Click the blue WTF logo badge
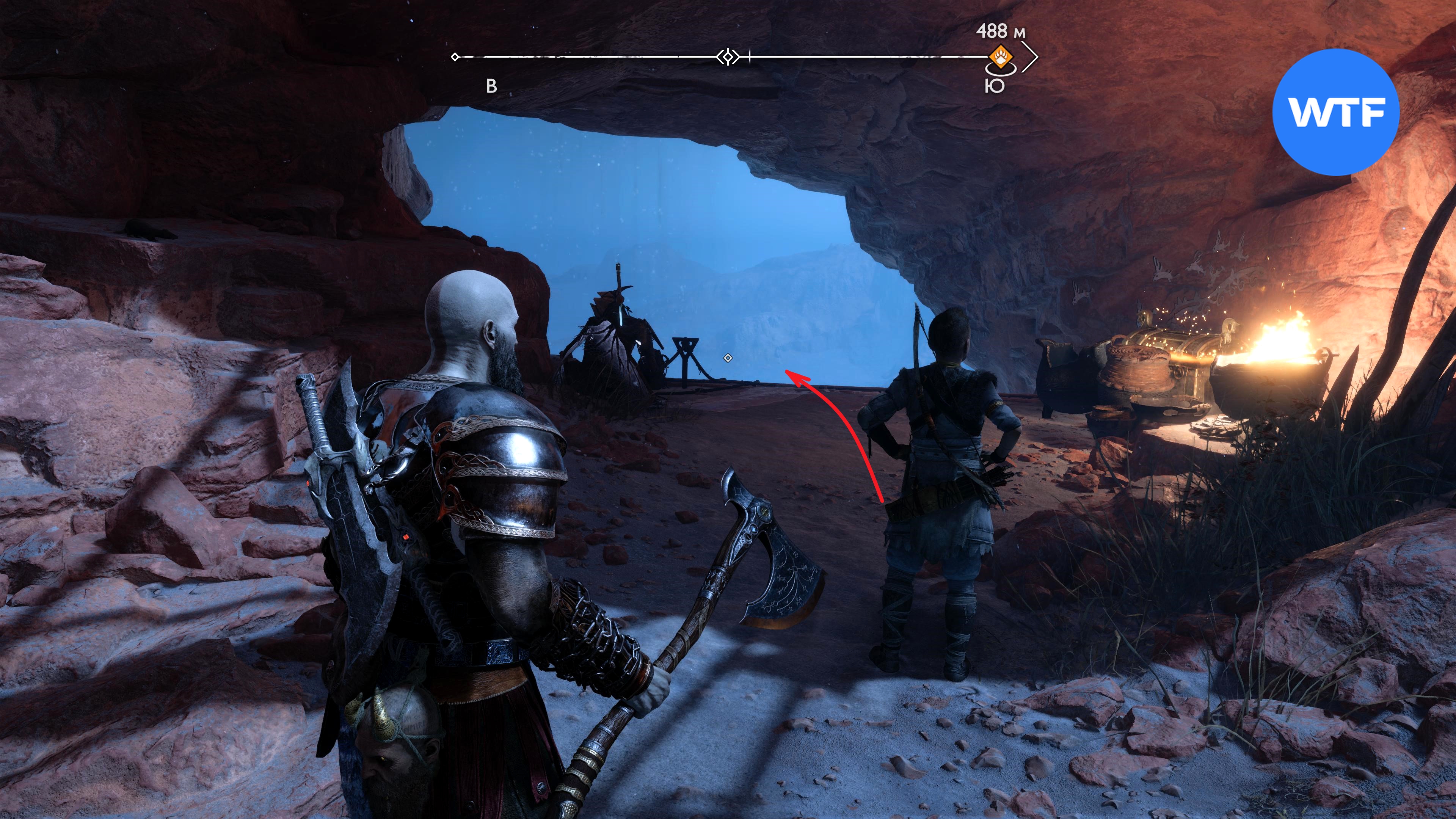Viewport: 1456px width, 819px height. (x=1335, y=113)
